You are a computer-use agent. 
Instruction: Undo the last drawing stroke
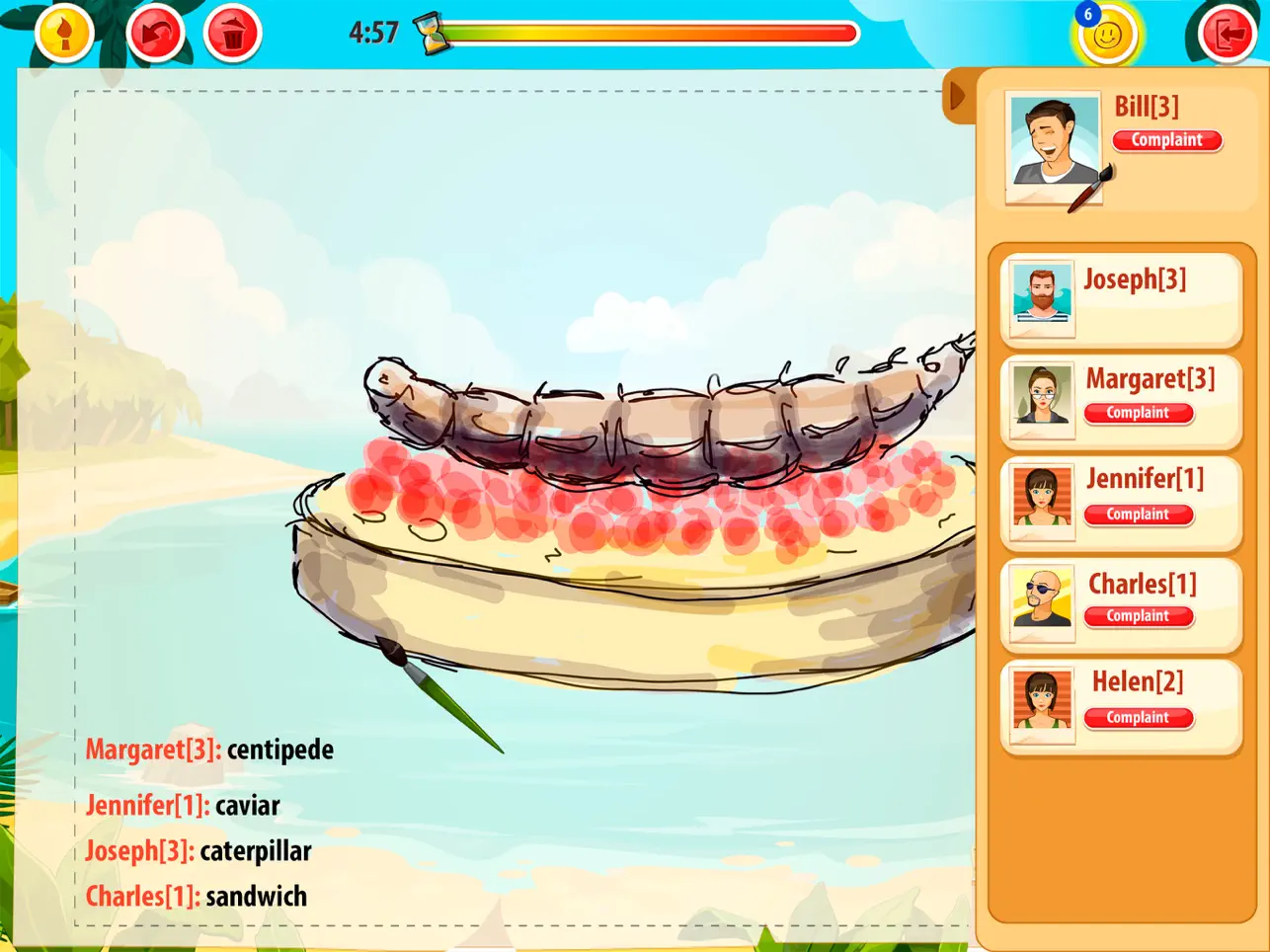pyautogui.click(x=155, y=32)
